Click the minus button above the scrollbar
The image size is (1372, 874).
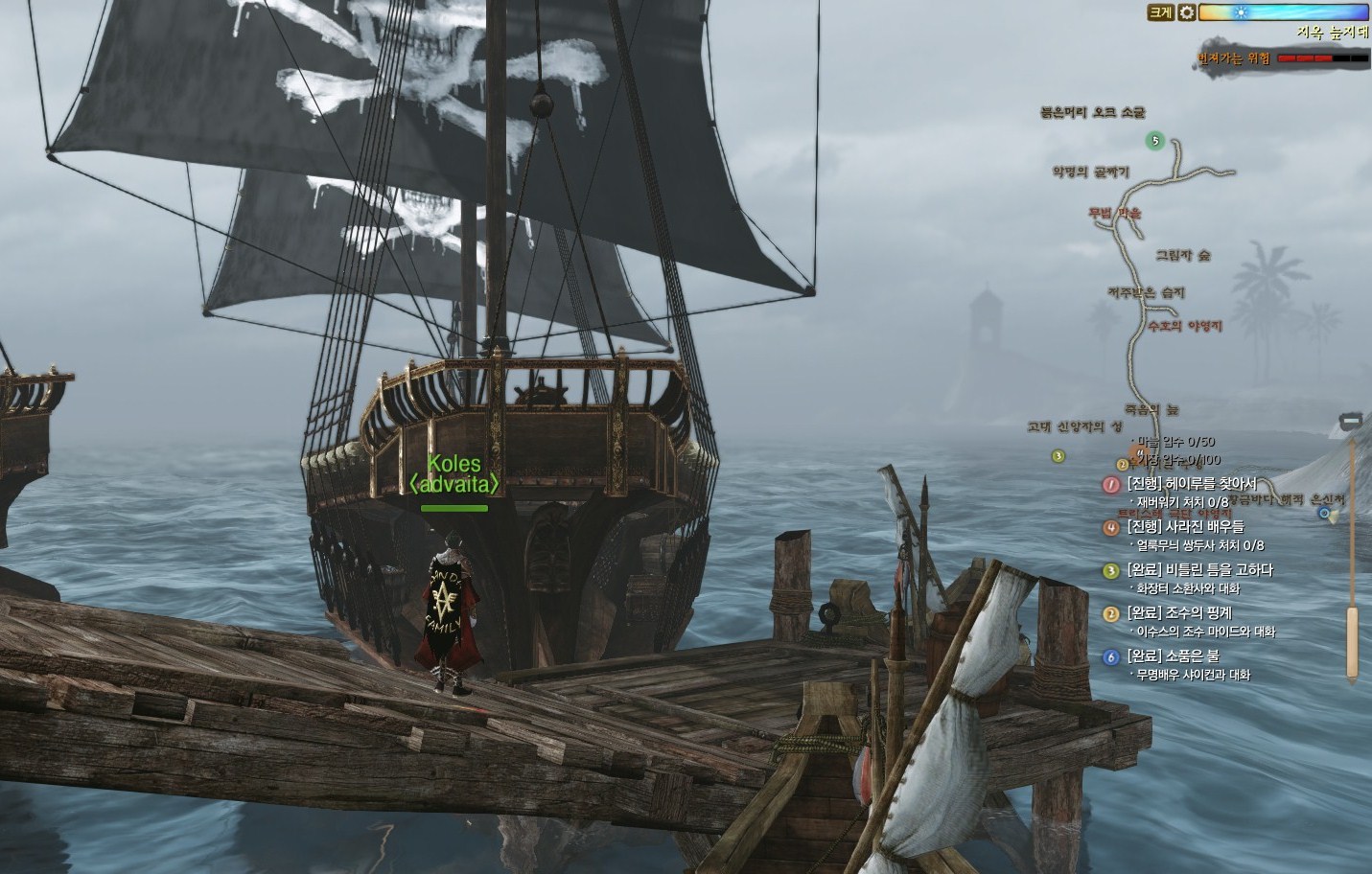[x=1352, y=421]
